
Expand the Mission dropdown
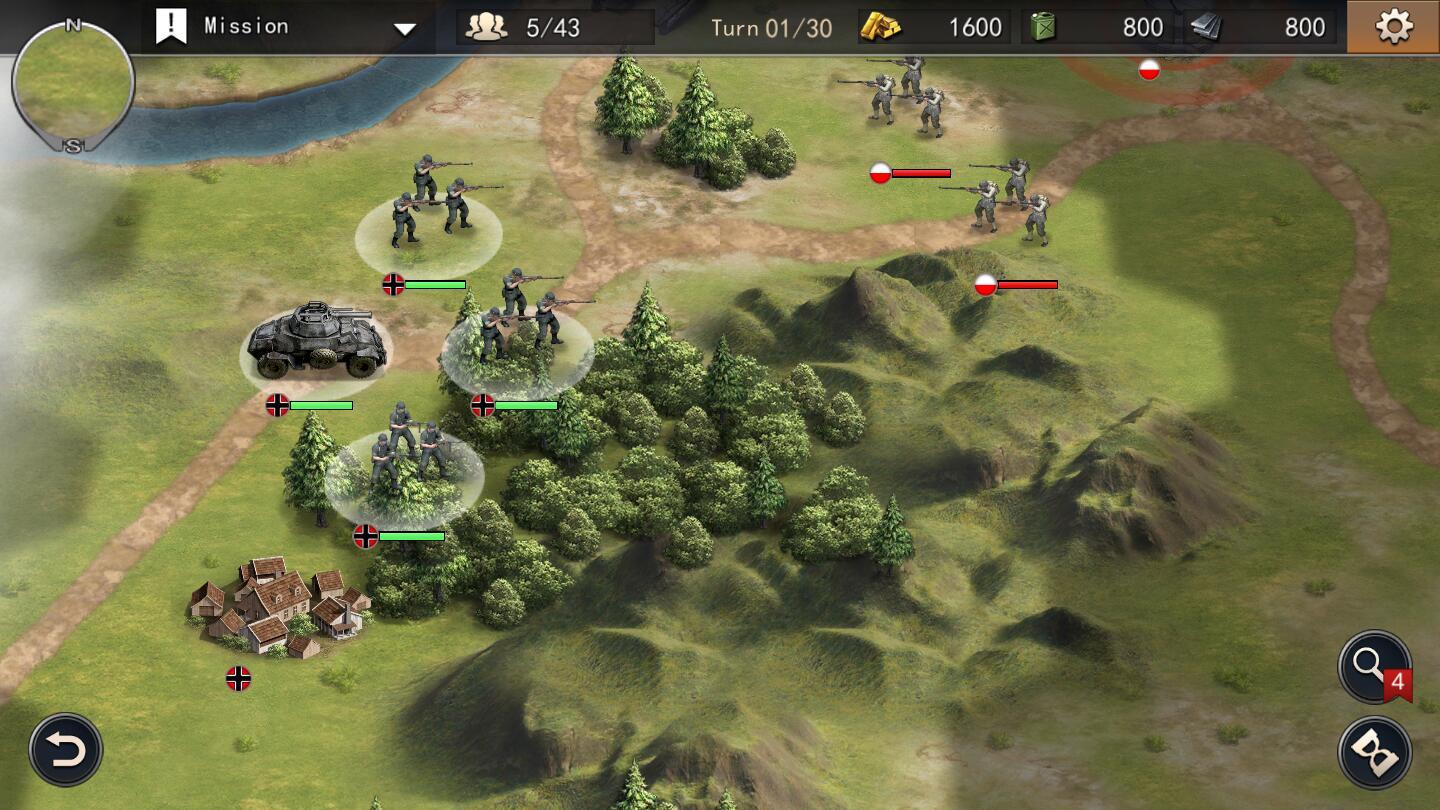(x=404, y=29)
